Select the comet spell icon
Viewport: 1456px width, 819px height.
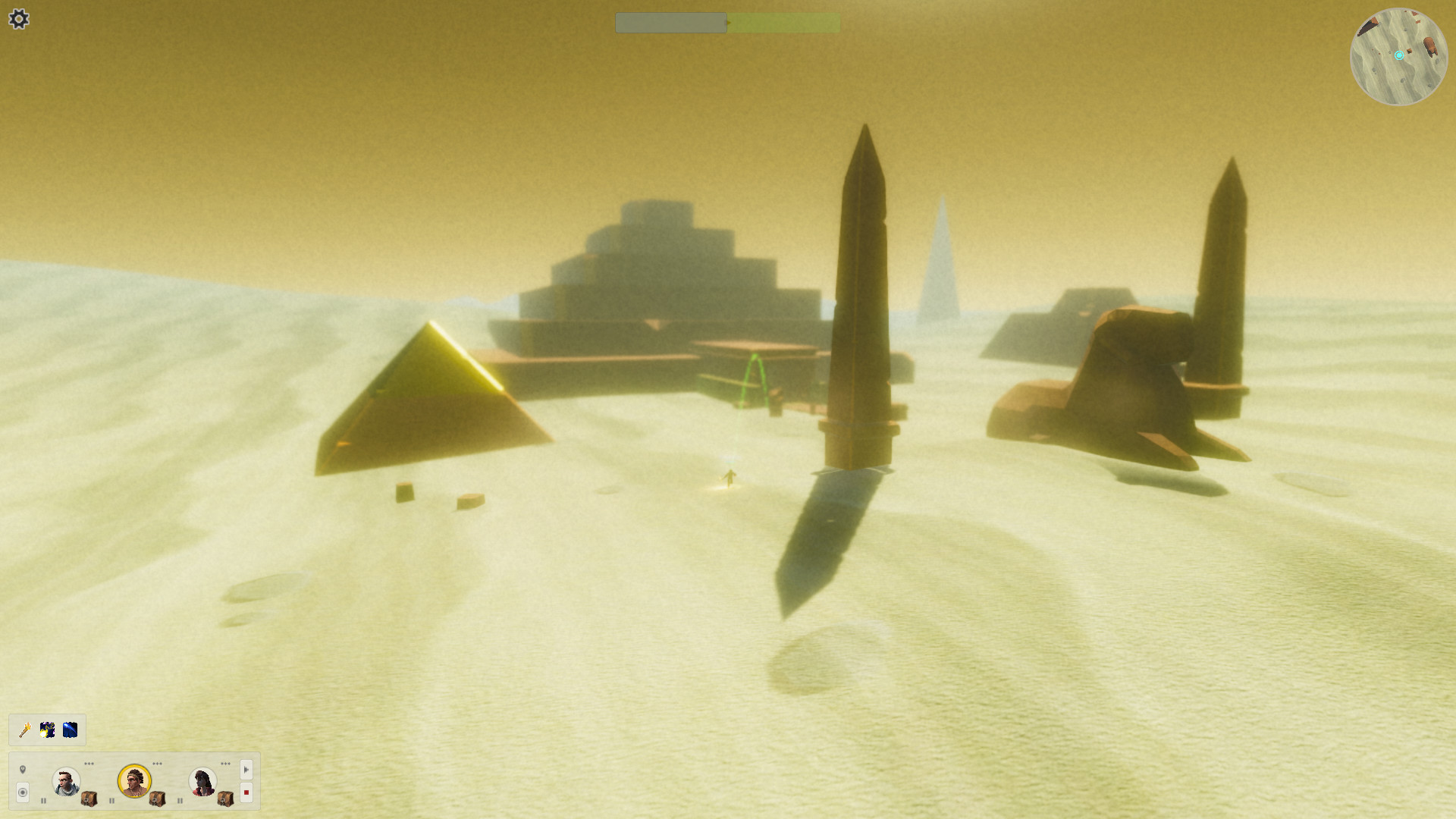pos(70,730)
